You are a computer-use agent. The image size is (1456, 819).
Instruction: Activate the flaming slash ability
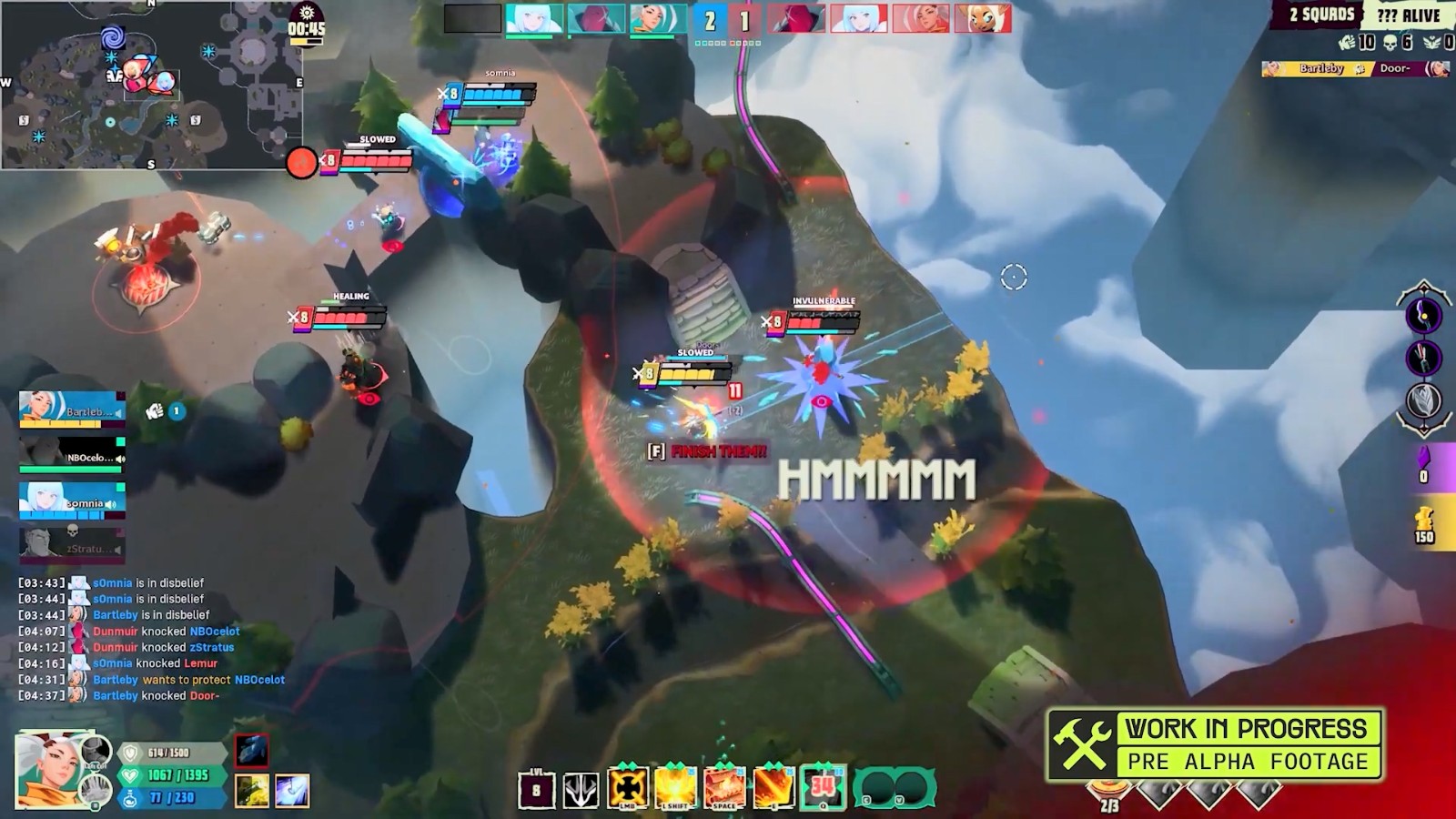click(x=773, y=787)
